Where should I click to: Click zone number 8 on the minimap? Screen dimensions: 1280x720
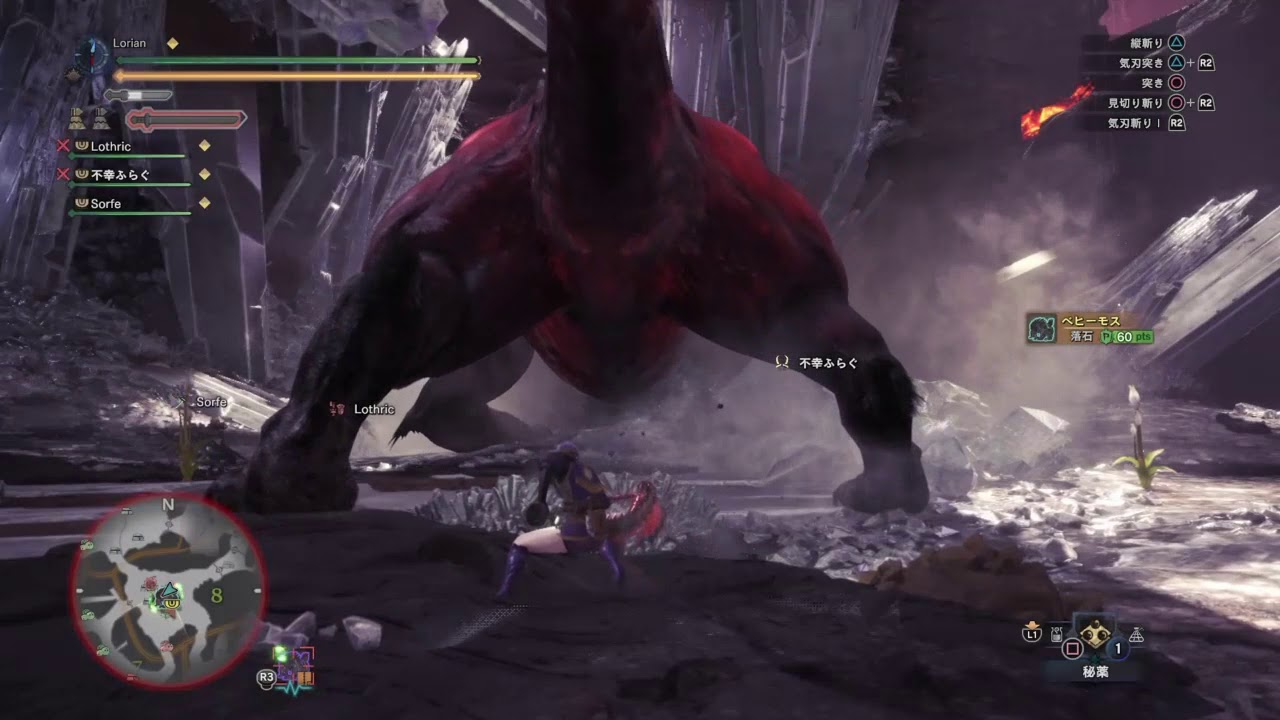point(215,596)
